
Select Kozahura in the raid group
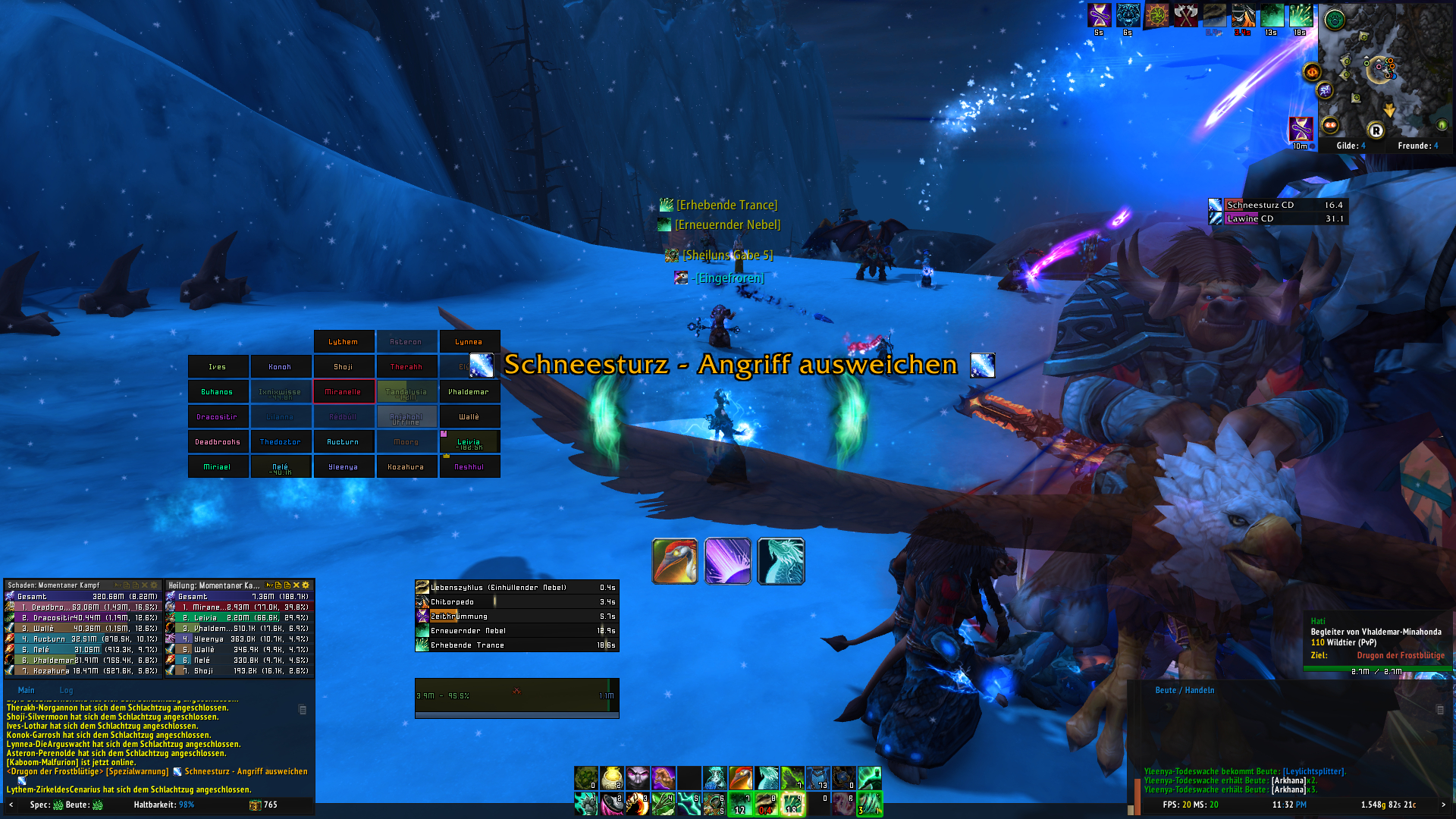click(406, 467)
